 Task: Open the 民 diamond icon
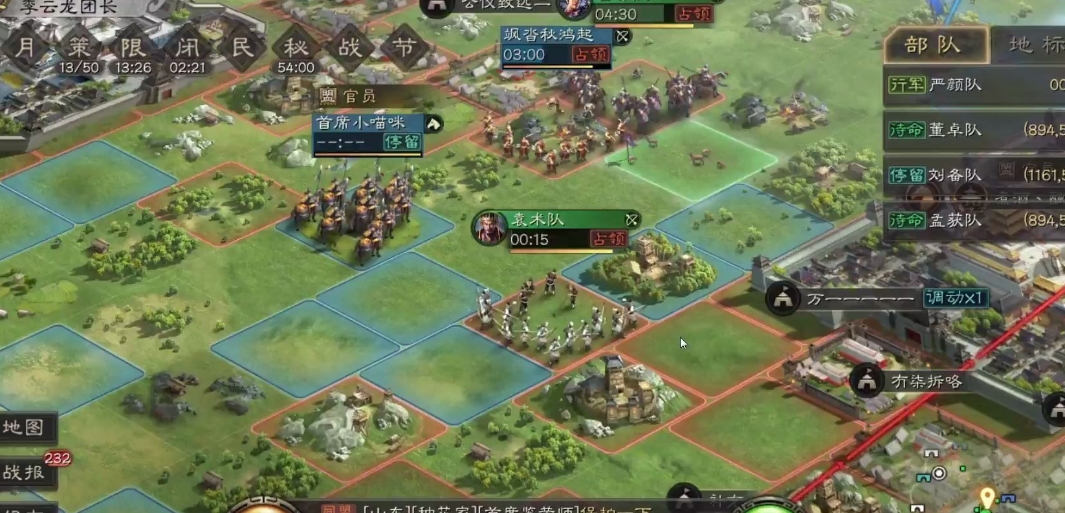(242, 48)
